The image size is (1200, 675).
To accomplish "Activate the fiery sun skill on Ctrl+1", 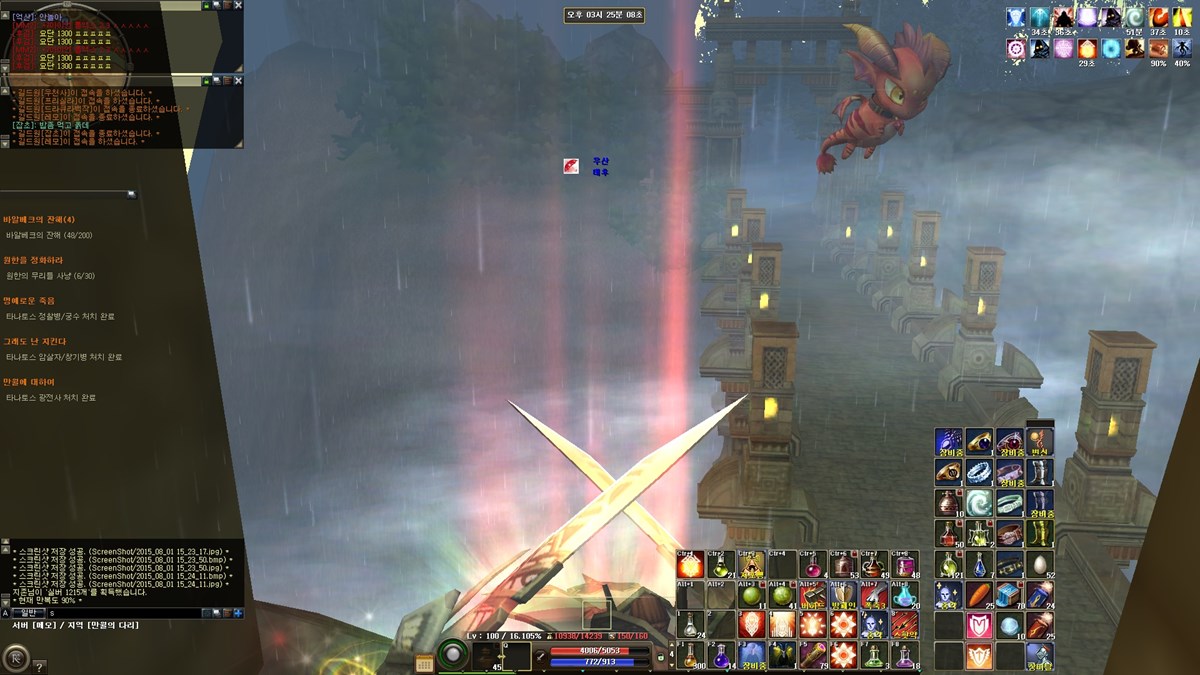I will 689,566.
